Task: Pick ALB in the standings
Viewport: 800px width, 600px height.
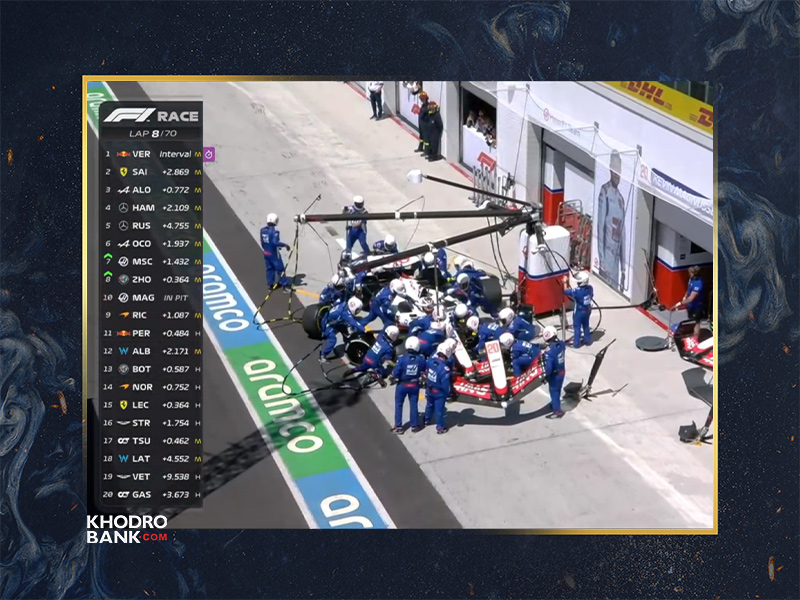Action: click(x=150, y=351)
